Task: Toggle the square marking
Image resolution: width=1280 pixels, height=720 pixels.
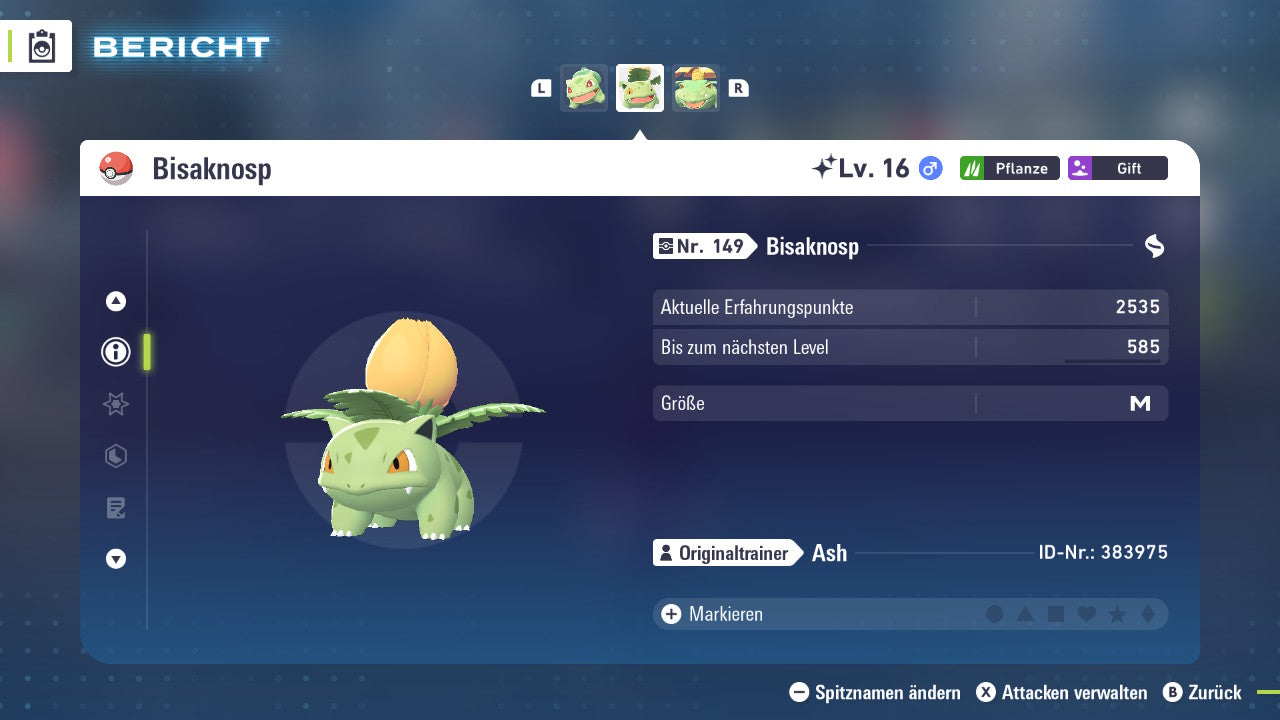Action: pos(1056,614)
